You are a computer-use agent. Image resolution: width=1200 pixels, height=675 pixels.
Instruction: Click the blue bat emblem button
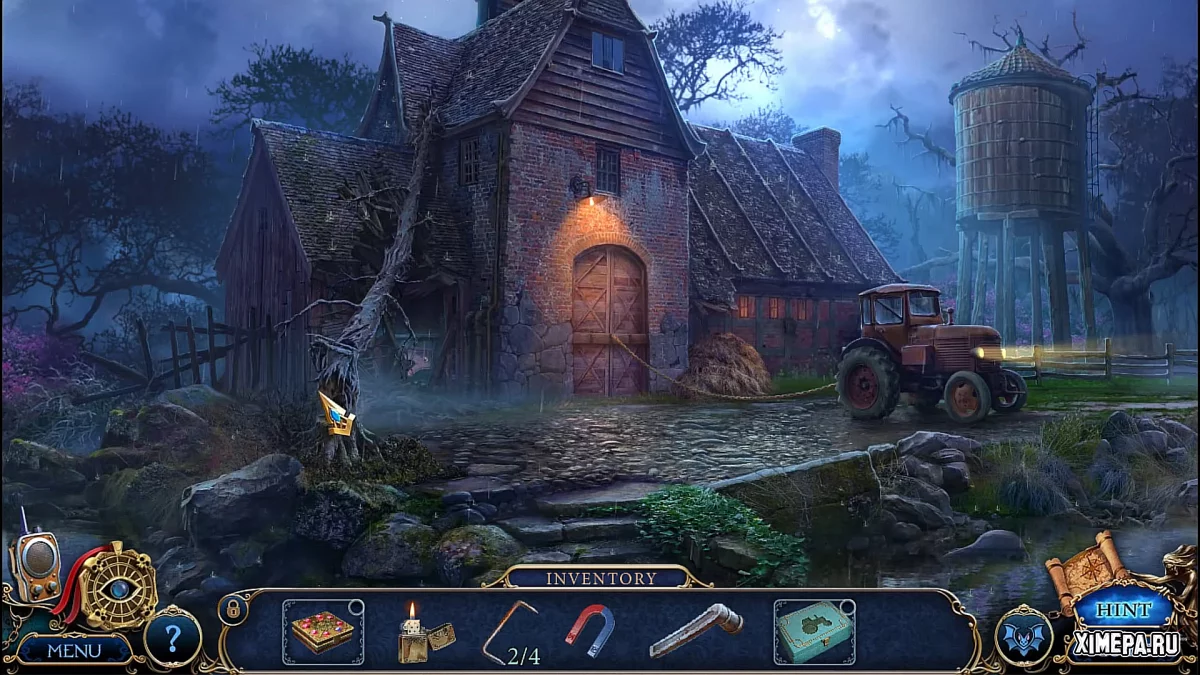click(1024, 637)
